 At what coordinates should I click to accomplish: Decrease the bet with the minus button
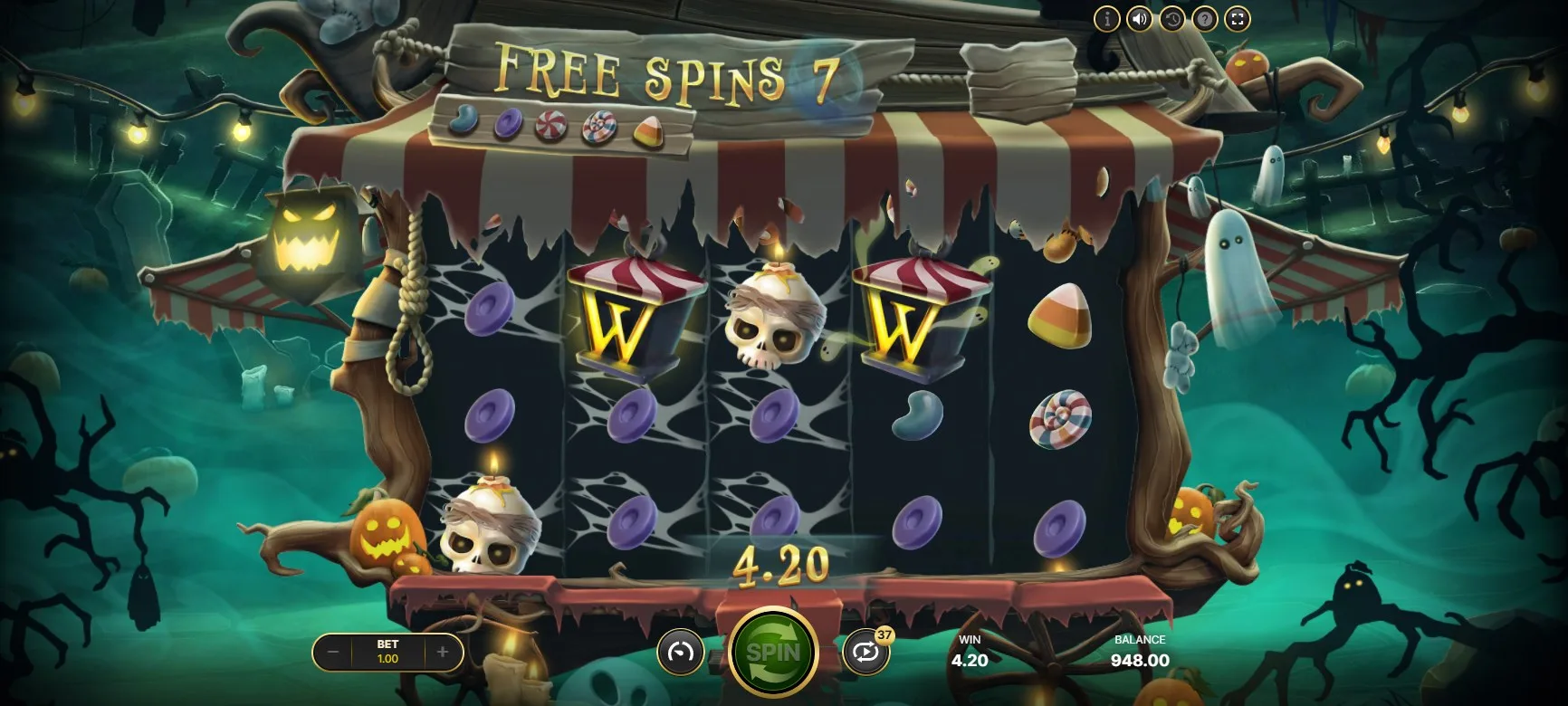click(x=333, y=652)
